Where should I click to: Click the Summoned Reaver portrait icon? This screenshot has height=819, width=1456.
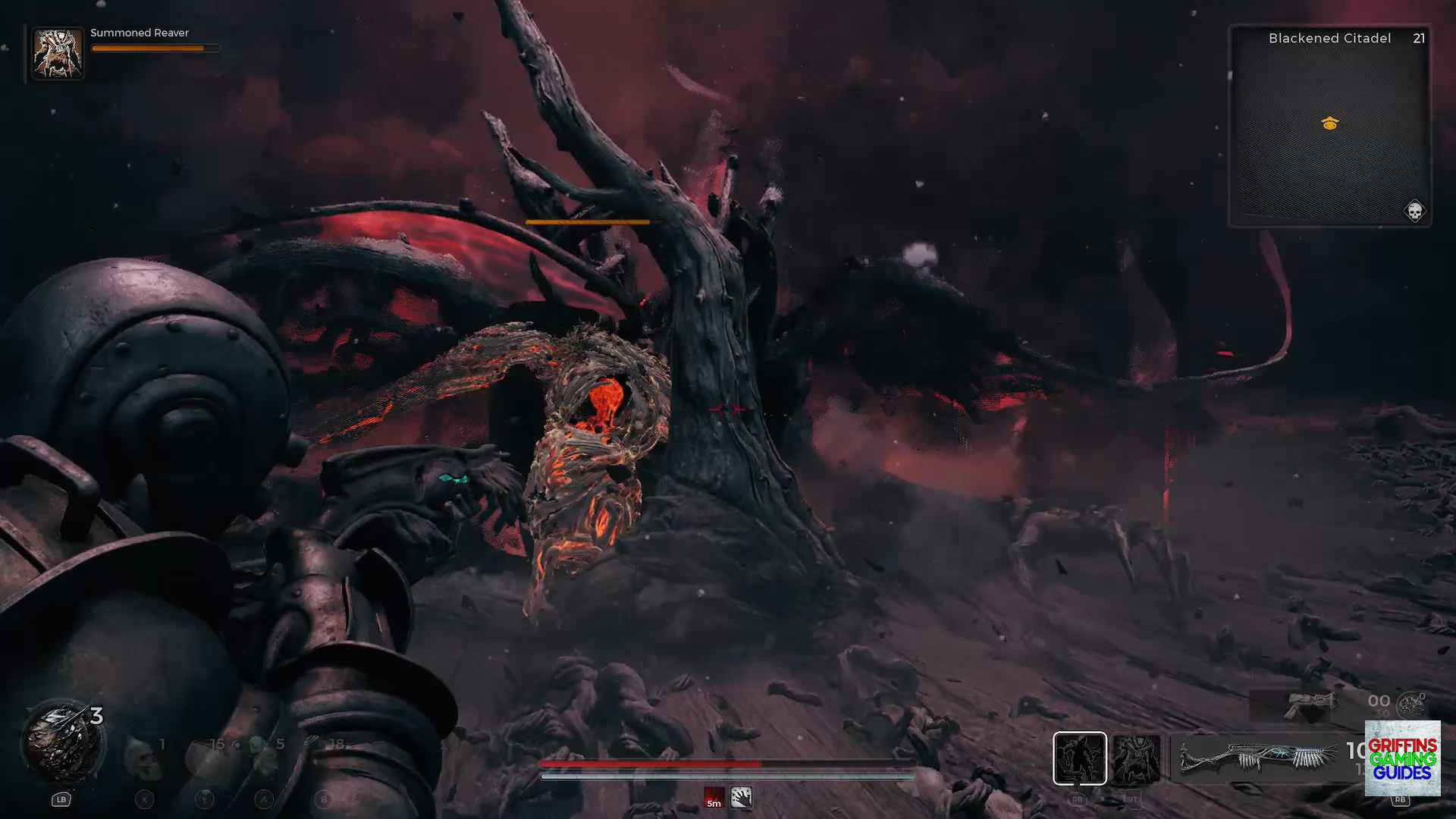[58, 52]
